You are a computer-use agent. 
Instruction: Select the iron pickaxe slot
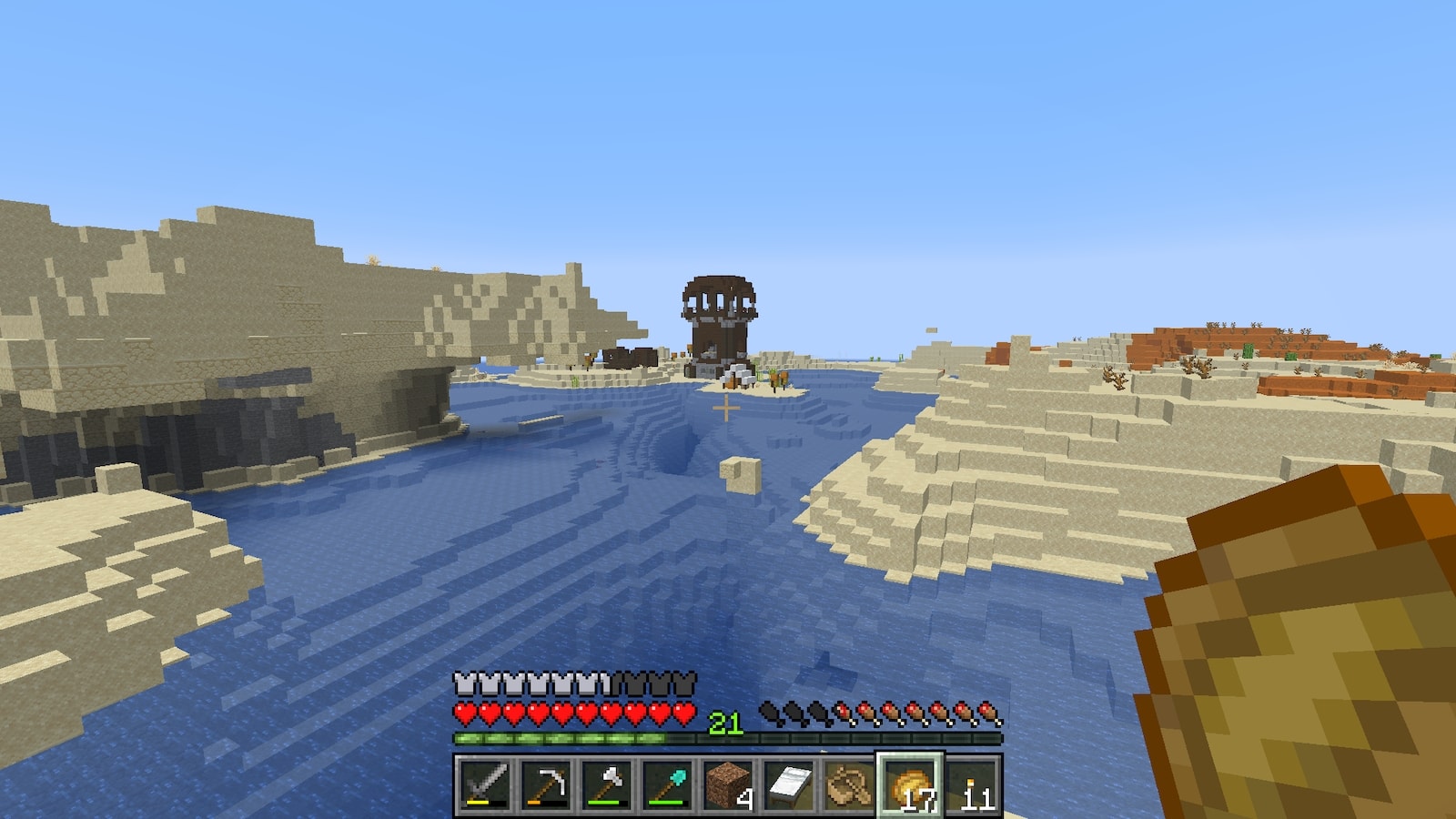[x=545, y=784]
